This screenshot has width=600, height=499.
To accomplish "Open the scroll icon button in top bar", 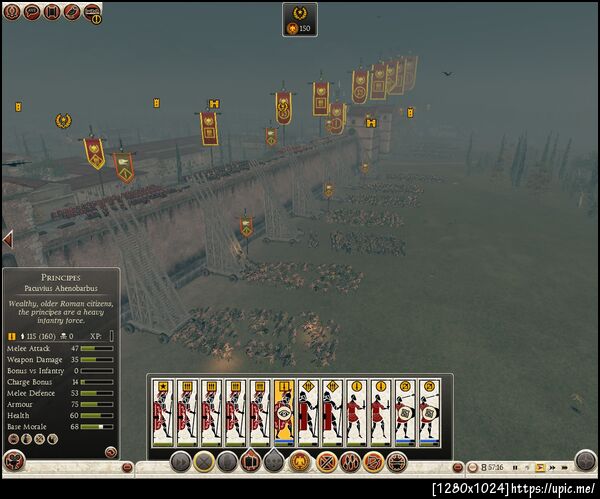I will click(51, 12).
